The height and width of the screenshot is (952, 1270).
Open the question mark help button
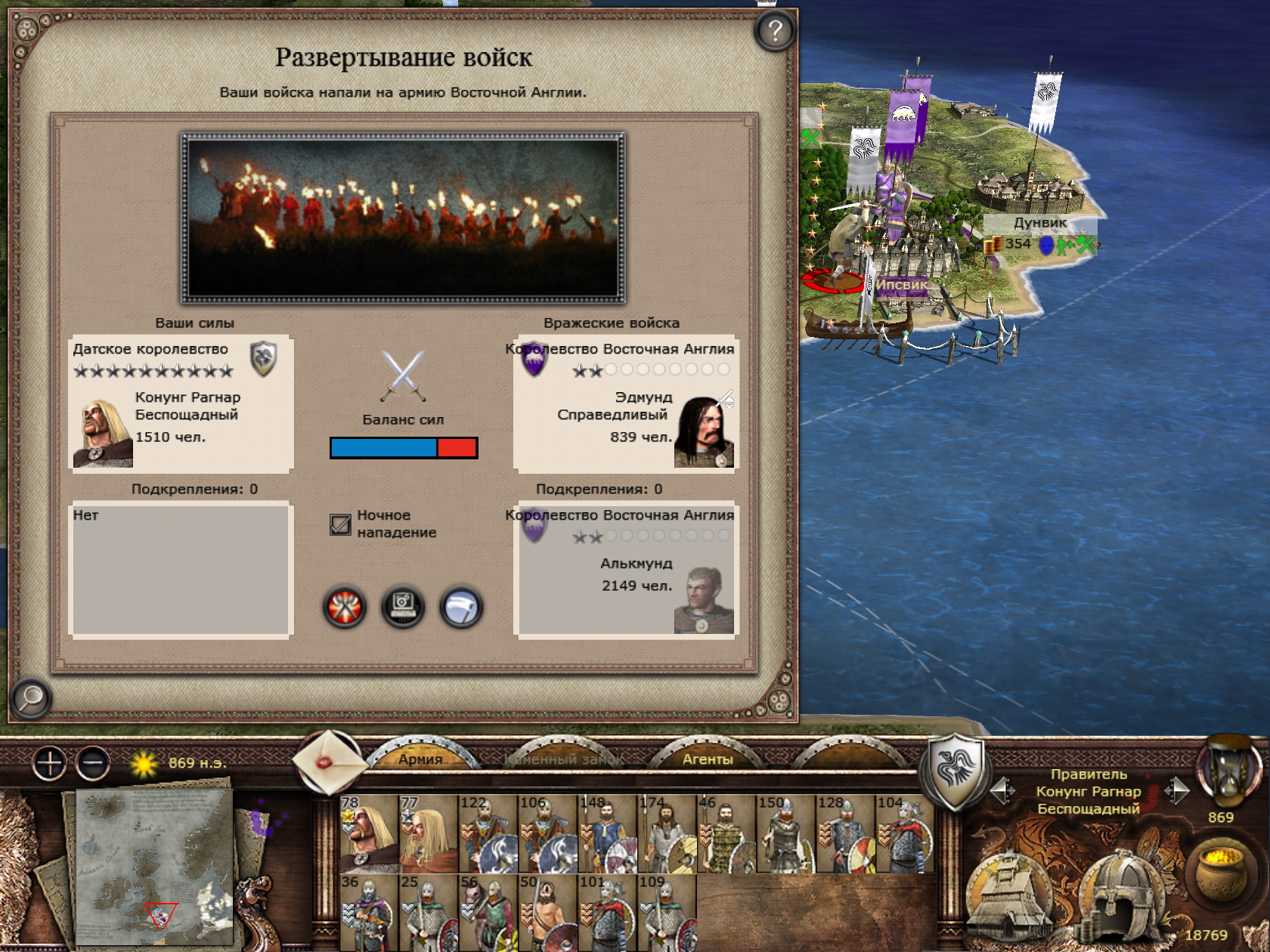[x=775, y=31]
